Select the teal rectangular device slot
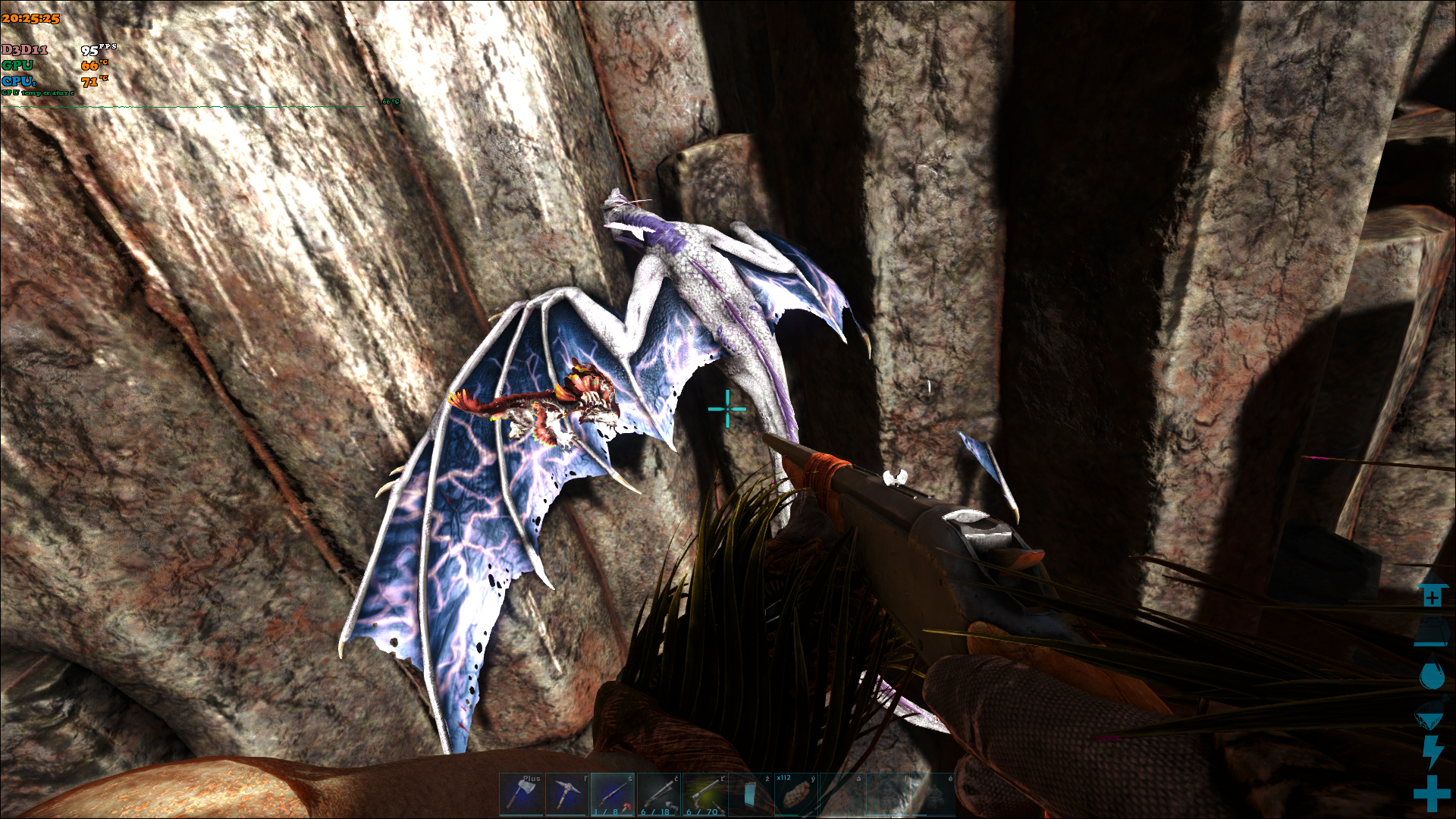 pyautogui.click(x=750, y=794)
